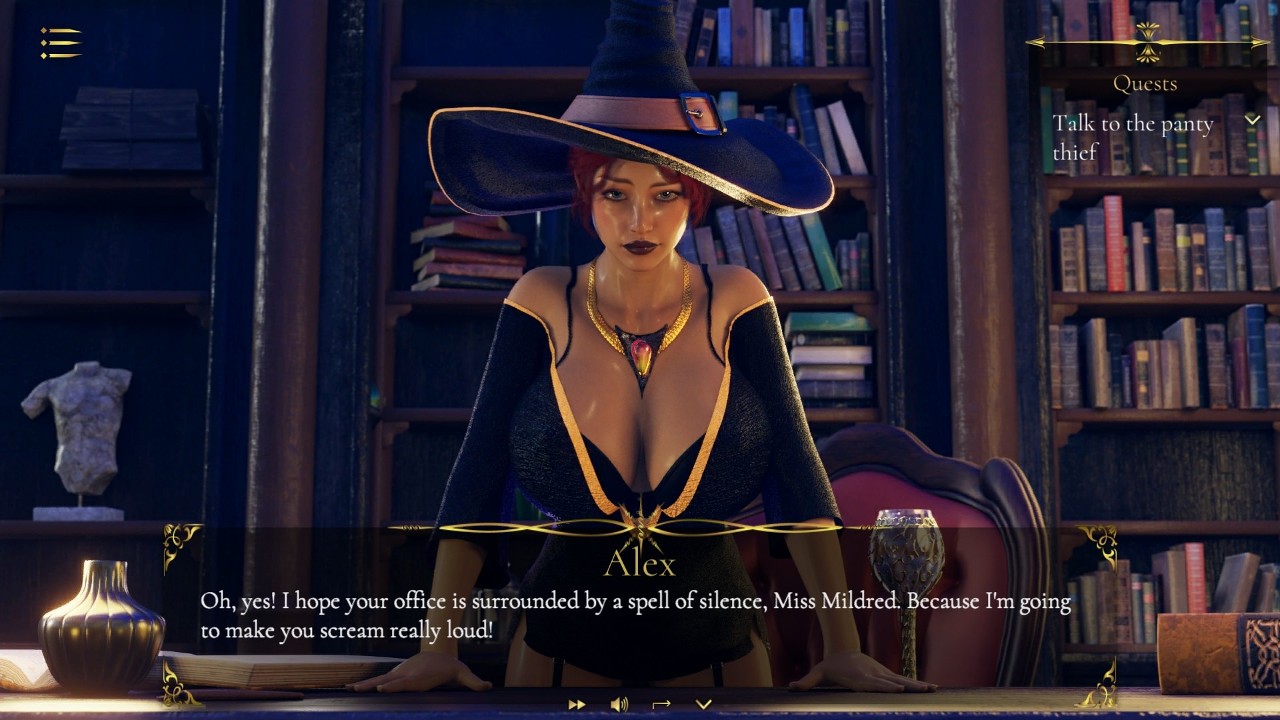The height and width of the screenshot is (720, 1280).
Task: Open the hamburger menu icon
Action: click(60, 42)
